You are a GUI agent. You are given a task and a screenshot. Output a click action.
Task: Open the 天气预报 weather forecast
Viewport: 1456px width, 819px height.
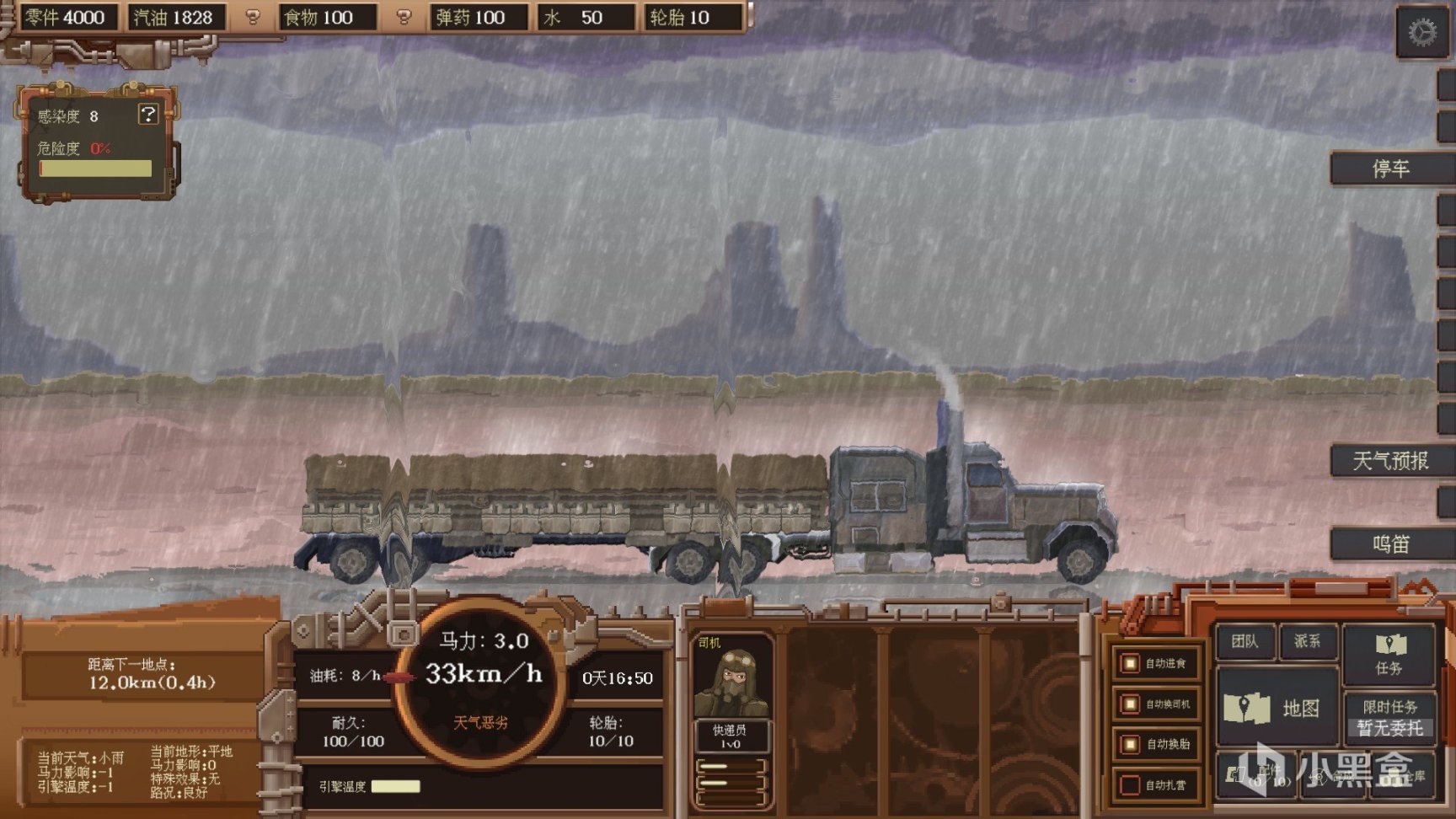tap(1389, 461)
